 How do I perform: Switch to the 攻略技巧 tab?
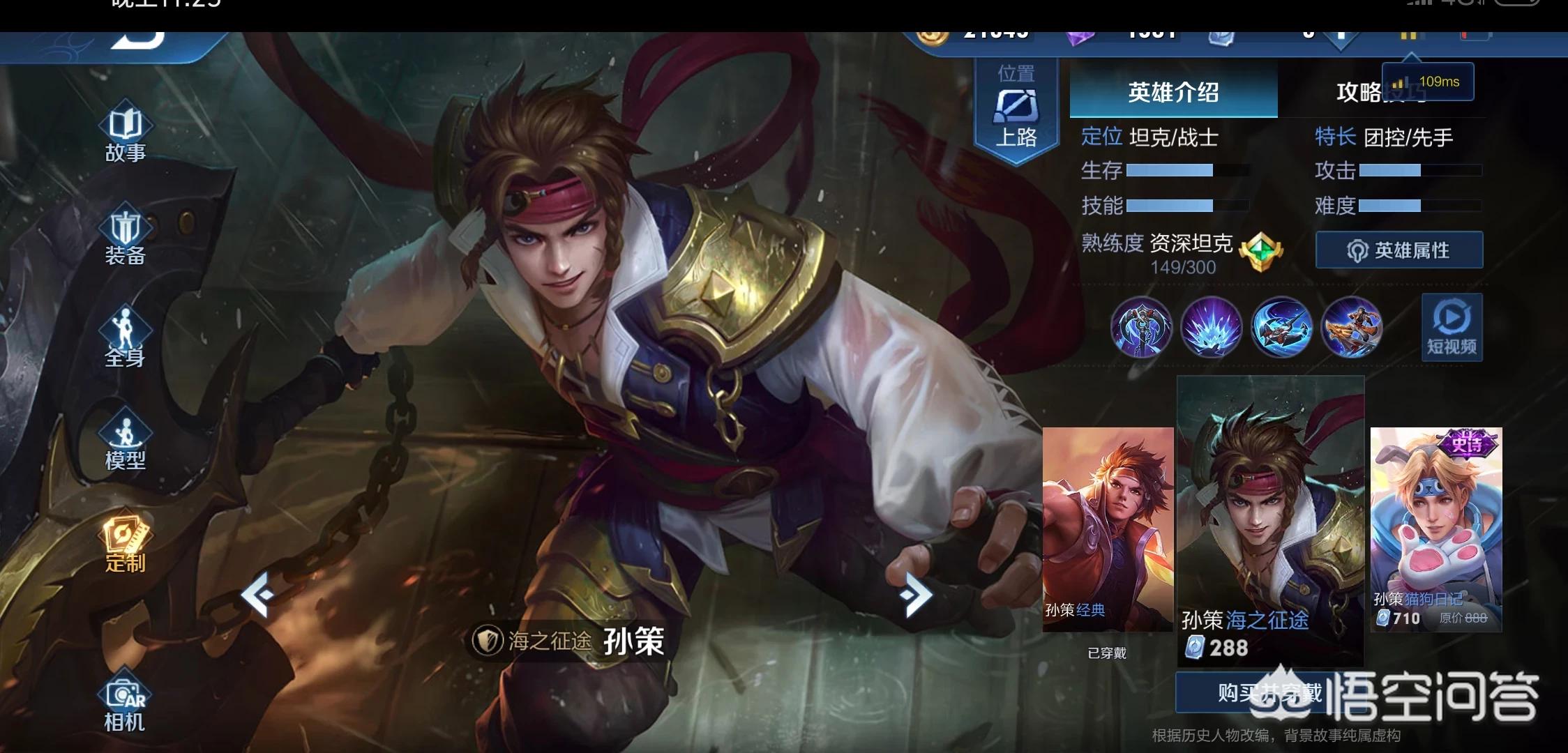click(1367, 93)
